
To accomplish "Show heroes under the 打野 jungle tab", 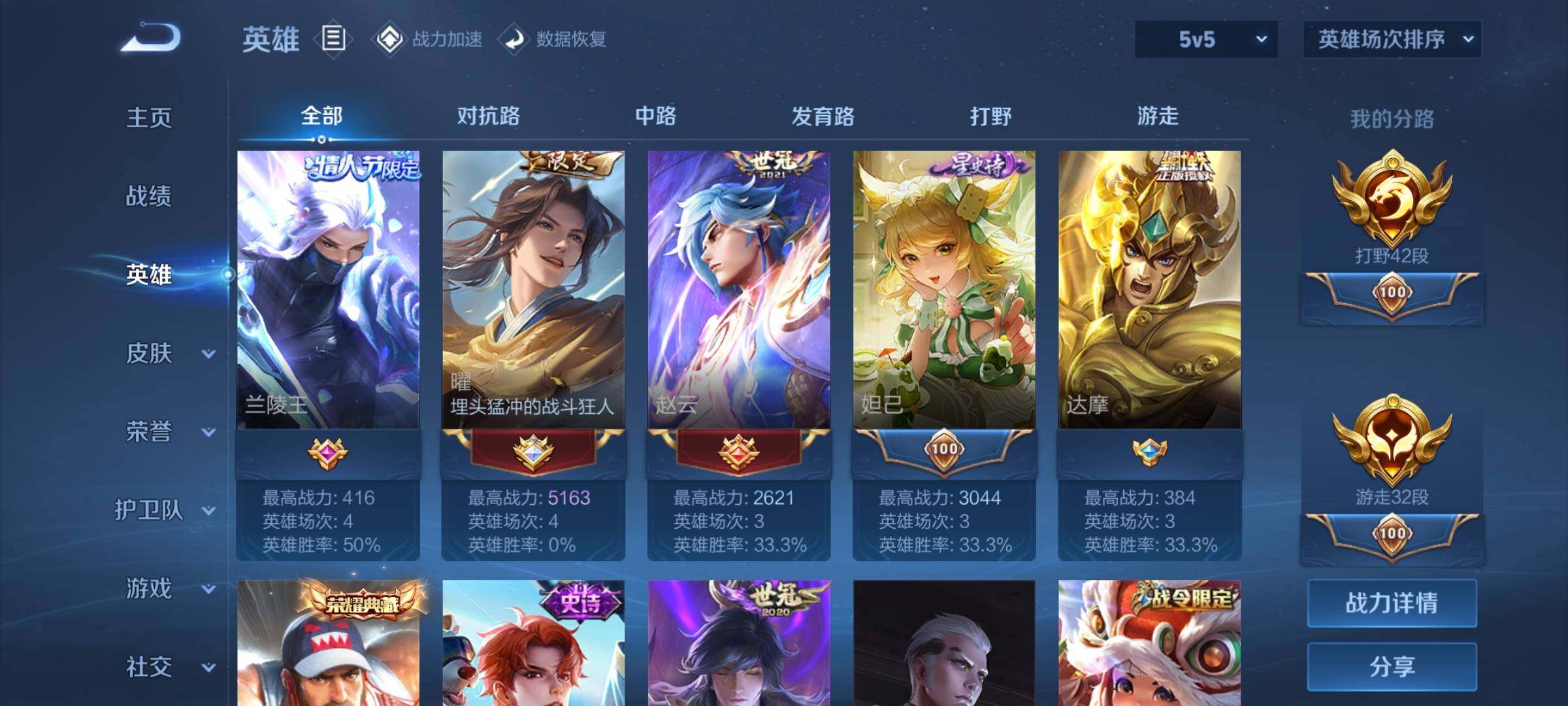I will pyautogui.click(x=990, y=116).
